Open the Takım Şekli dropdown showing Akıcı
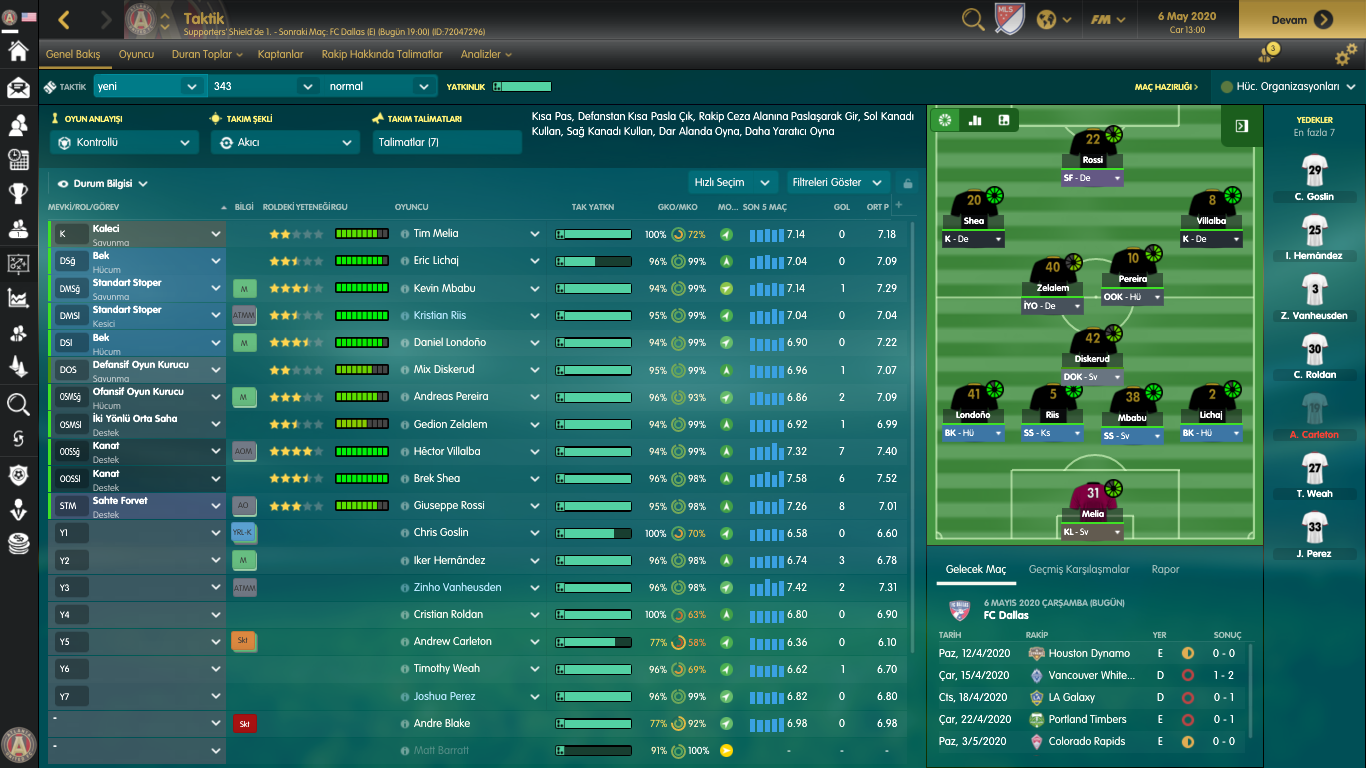 286,142
